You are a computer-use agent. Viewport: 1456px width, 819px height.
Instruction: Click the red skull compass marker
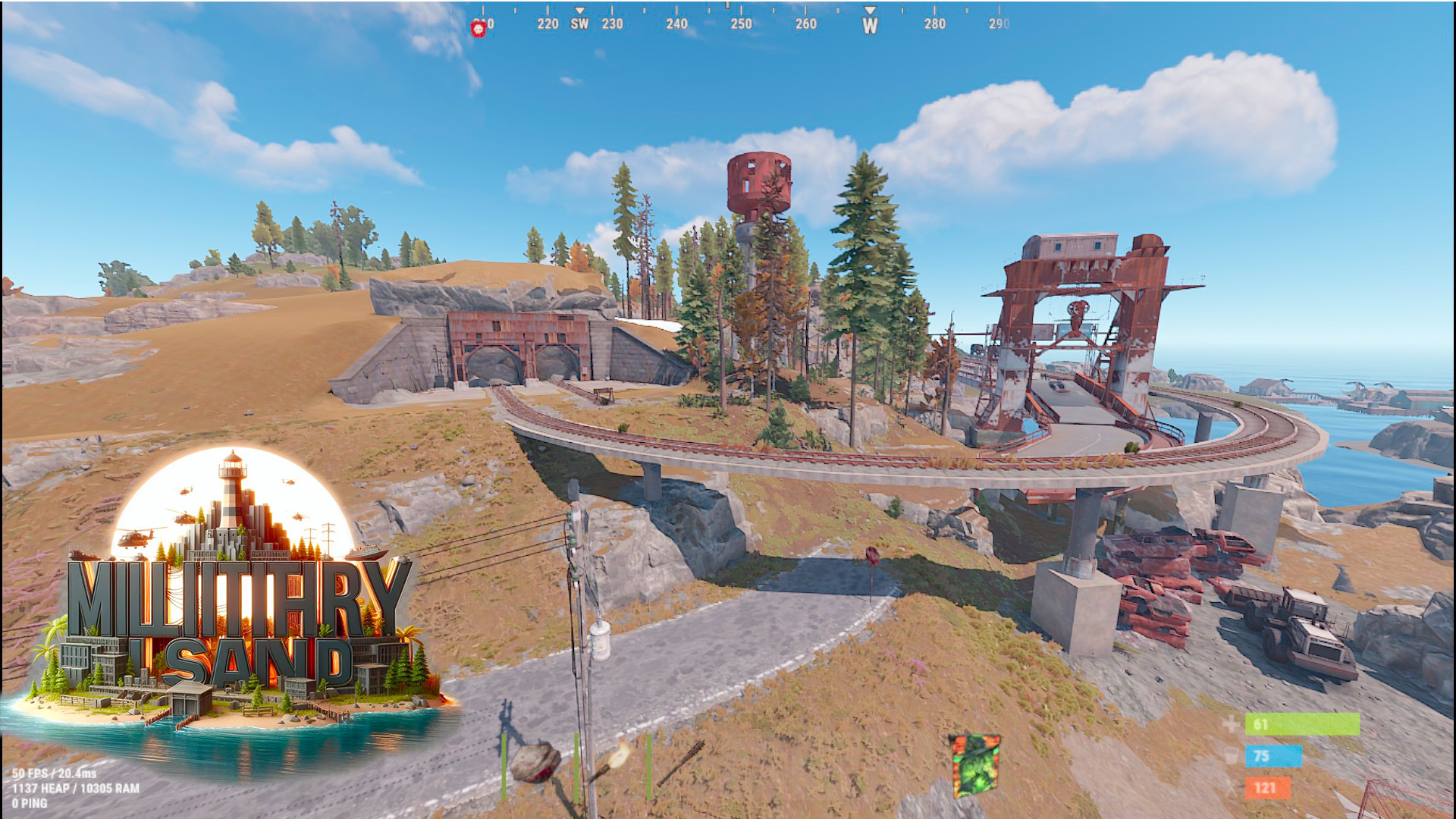[478, 29]
